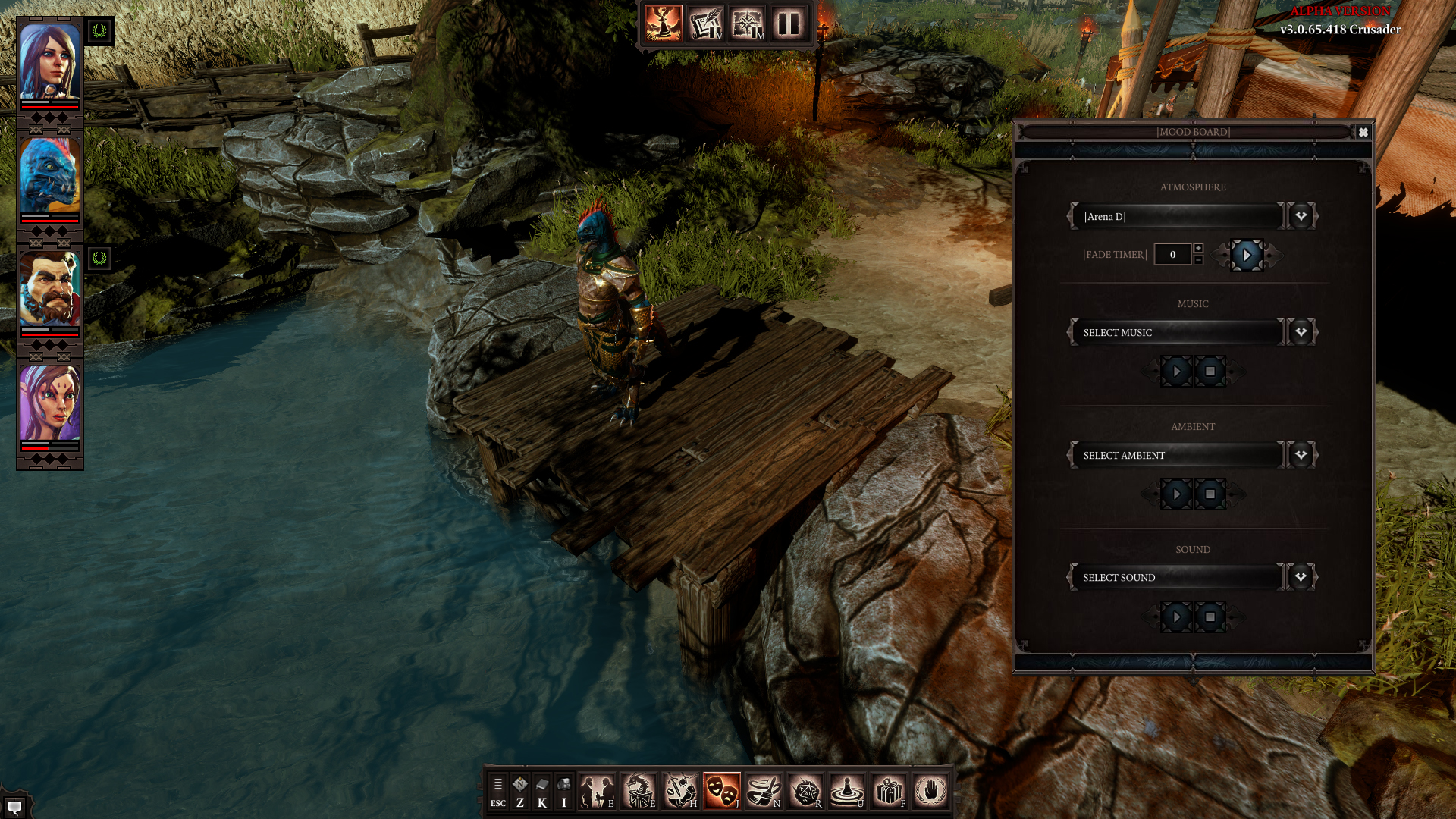1456x819 pixels.
Task: Select the bearded dwarf character portrait
Action: click(50, 289)
